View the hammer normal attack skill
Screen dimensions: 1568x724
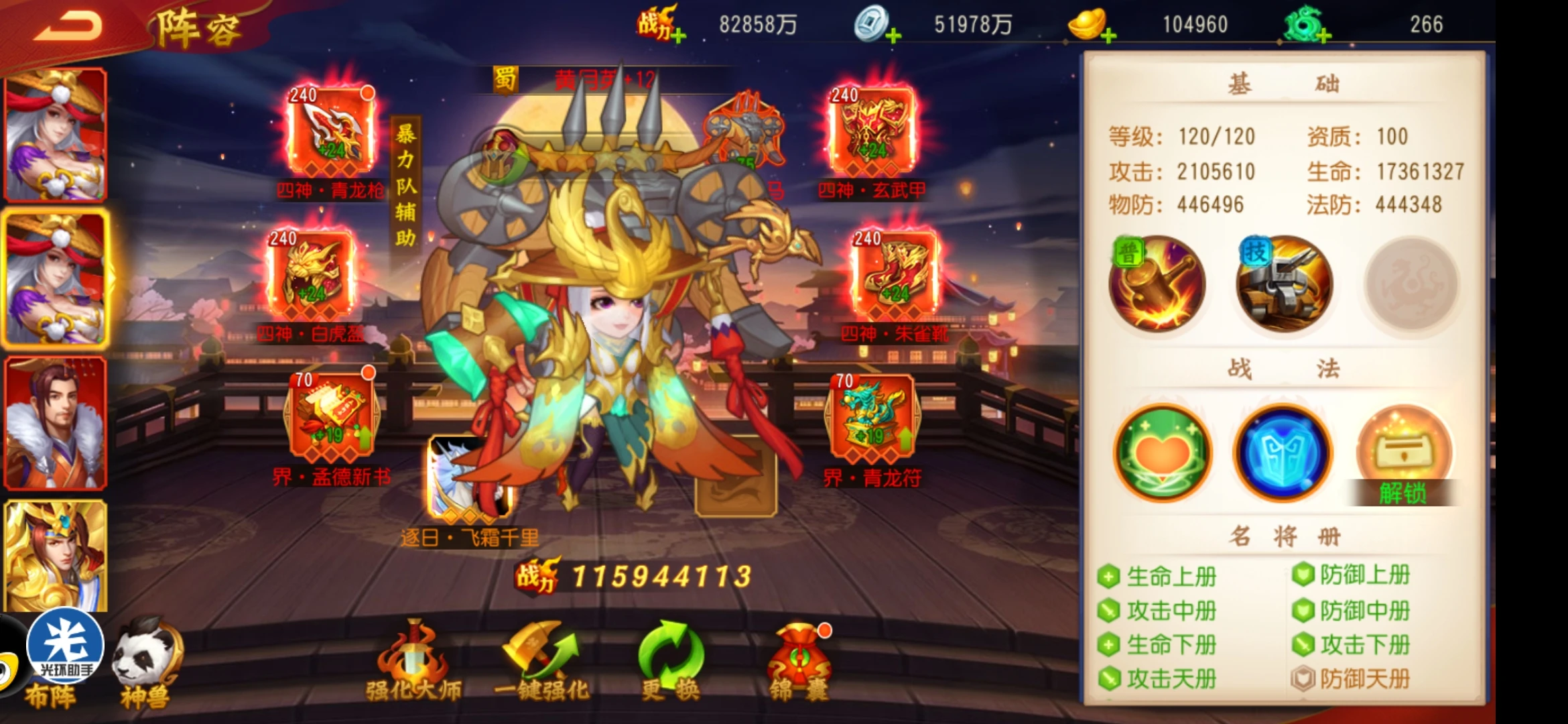coord(1157,284)
